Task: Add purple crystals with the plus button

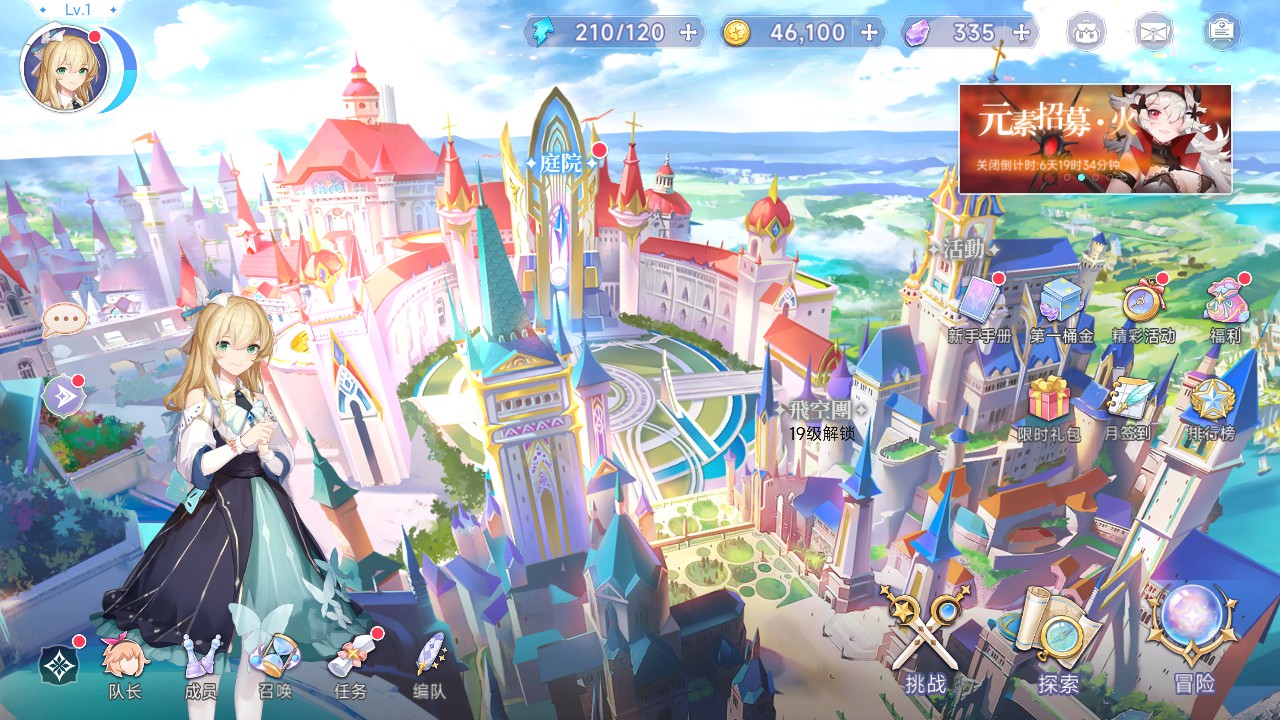Action: (x=1021, y=32)
